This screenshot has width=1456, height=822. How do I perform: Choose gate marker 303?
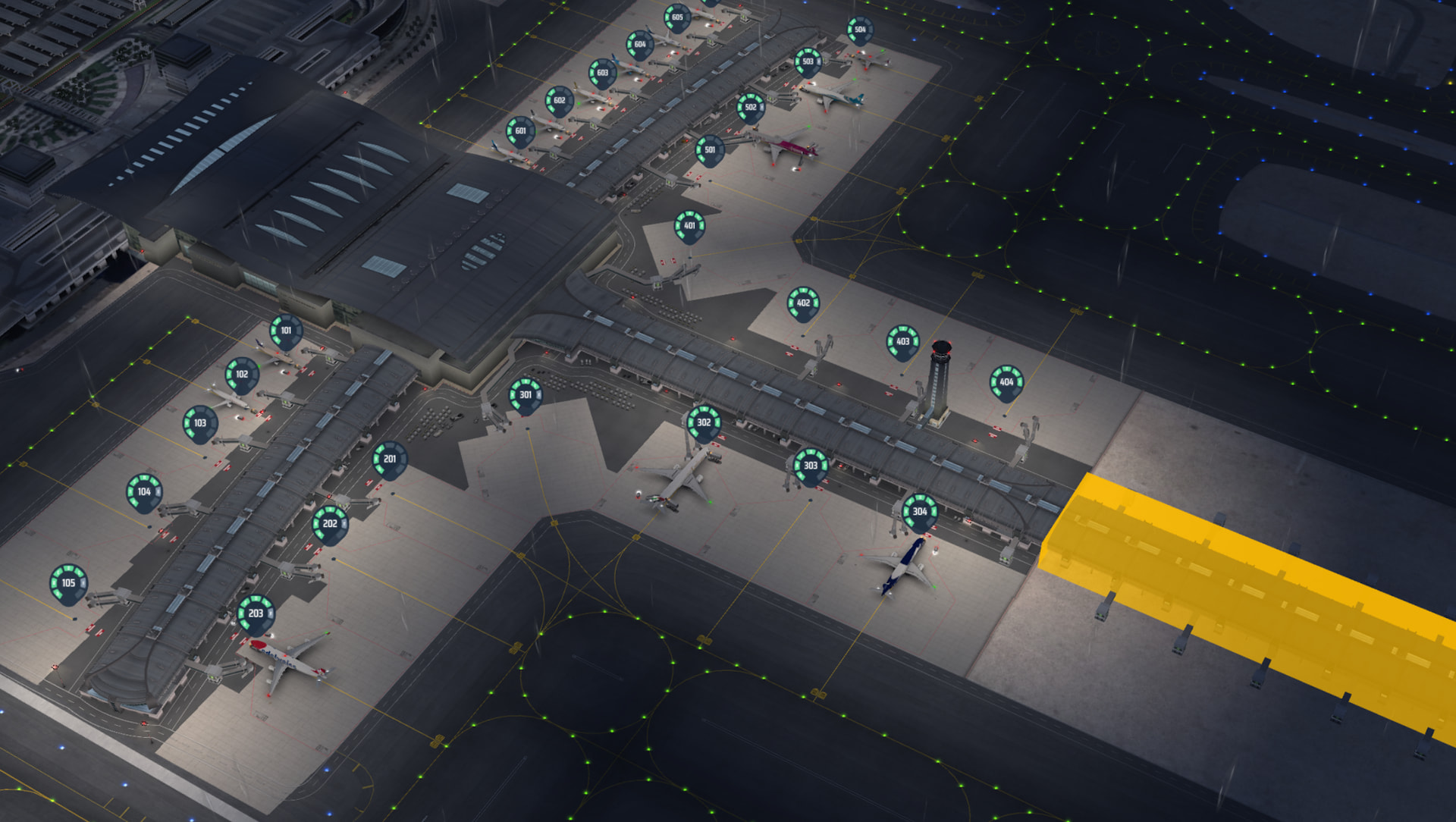pyautogui.click(x=811, y=466)
